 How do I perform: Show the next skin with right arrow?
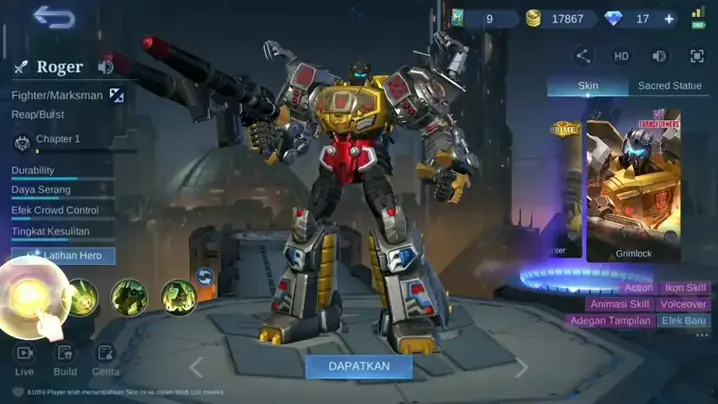coord(521,367)
